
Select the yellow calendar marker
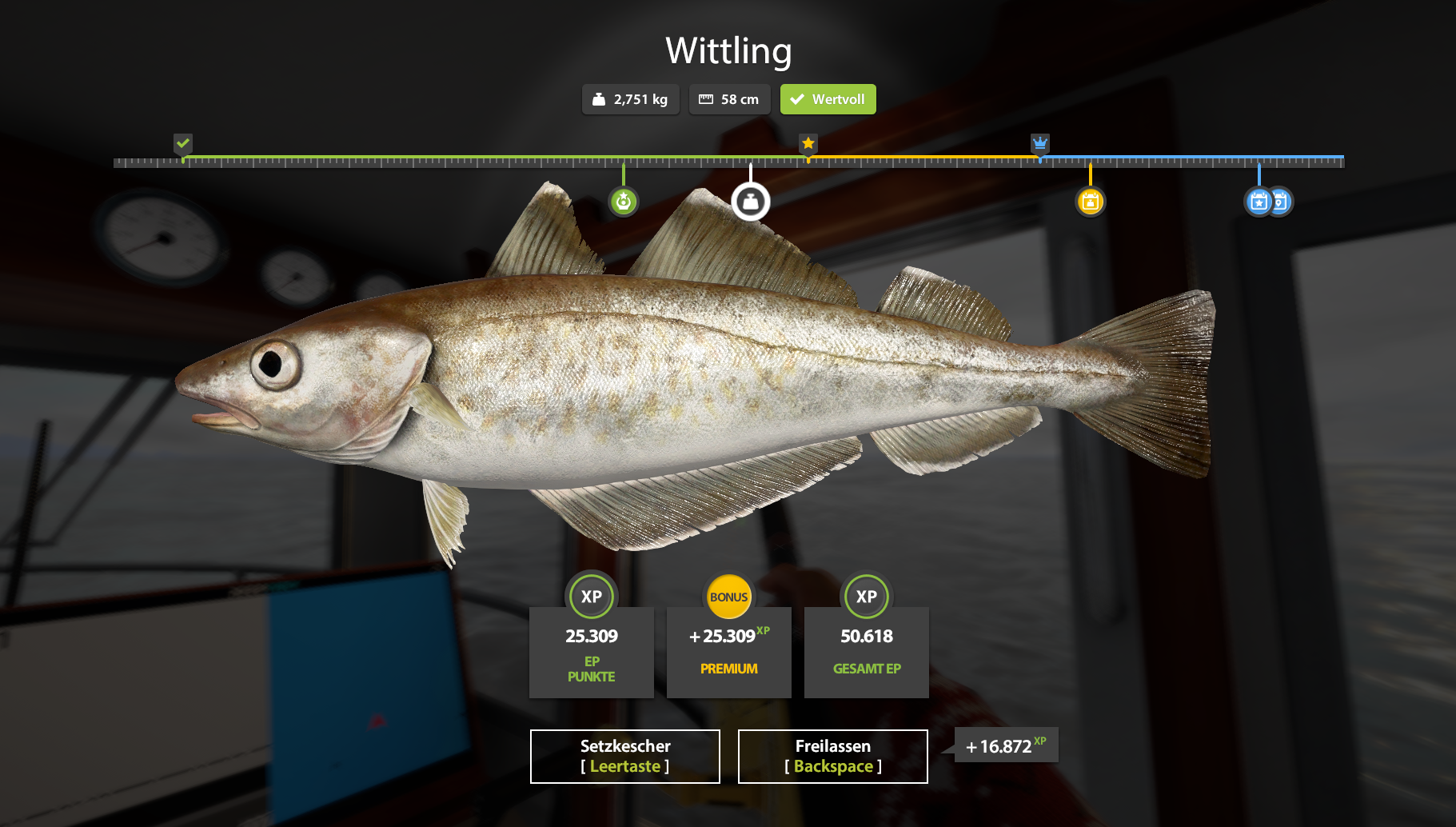tap(1090, 202)
